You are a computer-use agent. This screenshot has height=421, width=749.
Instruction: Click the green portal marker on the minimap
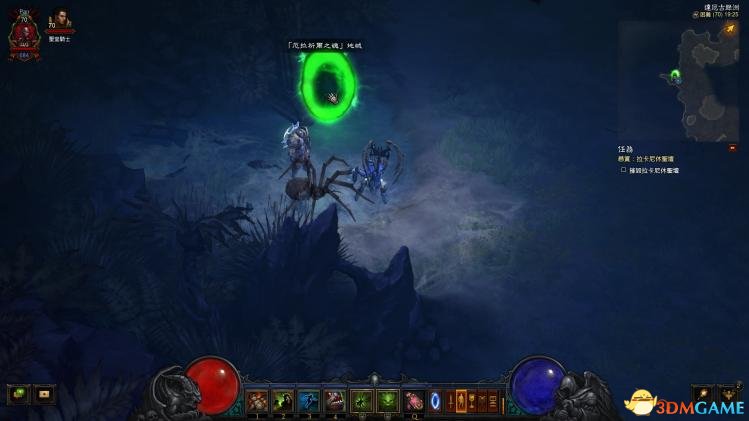(676, 74)
